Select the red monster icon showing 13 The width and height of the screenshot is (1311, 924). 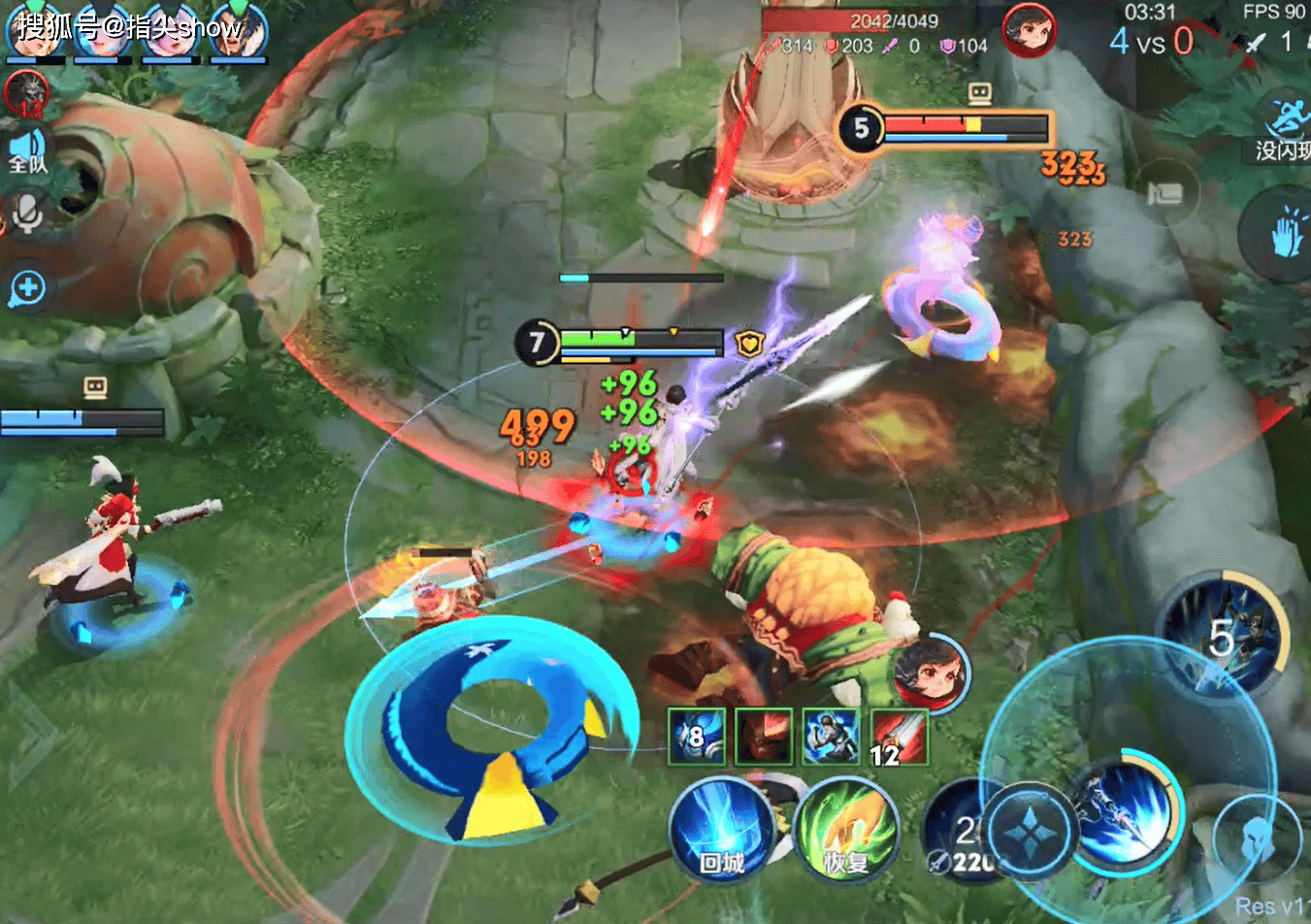pyautogui.click(x=25, y=94)
